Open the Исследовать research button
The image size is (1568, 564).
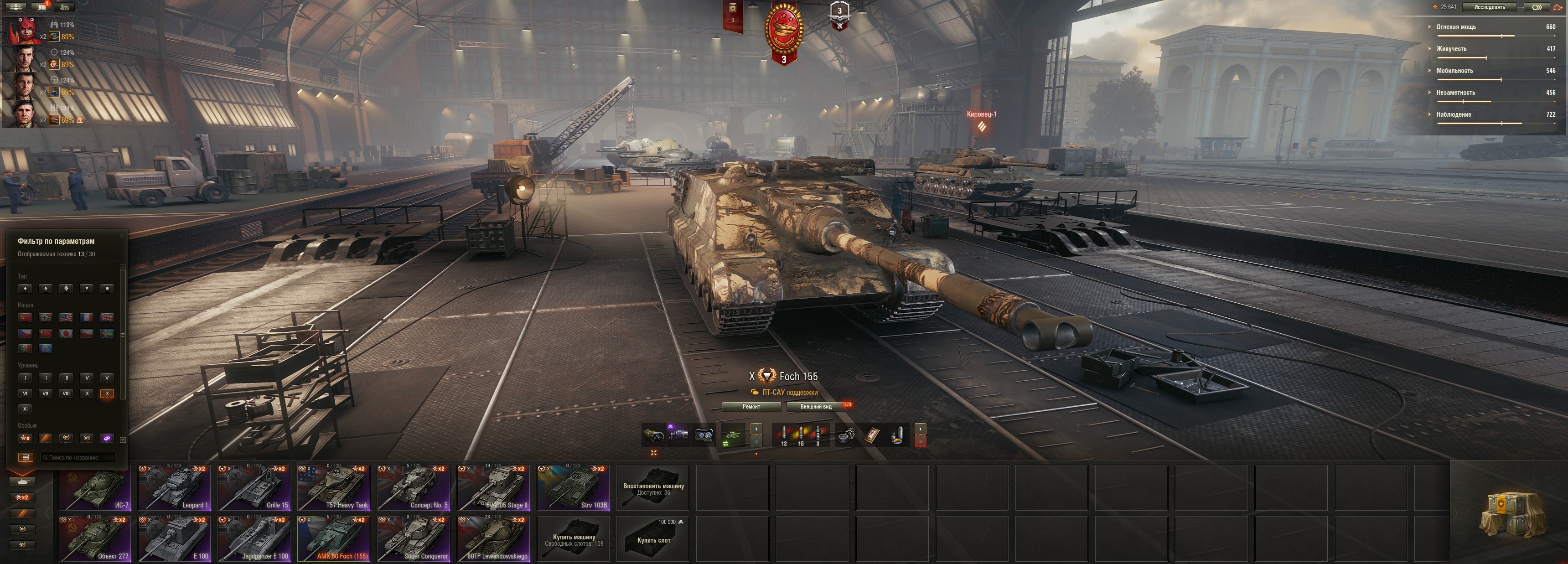(x=1489, y=7)
